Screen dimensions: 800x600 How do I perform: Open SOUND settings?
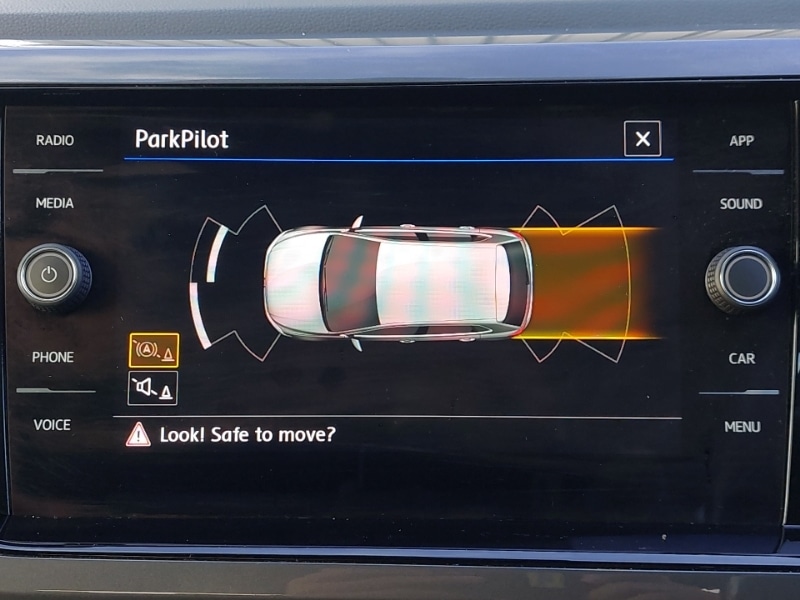tap(741, 204)
